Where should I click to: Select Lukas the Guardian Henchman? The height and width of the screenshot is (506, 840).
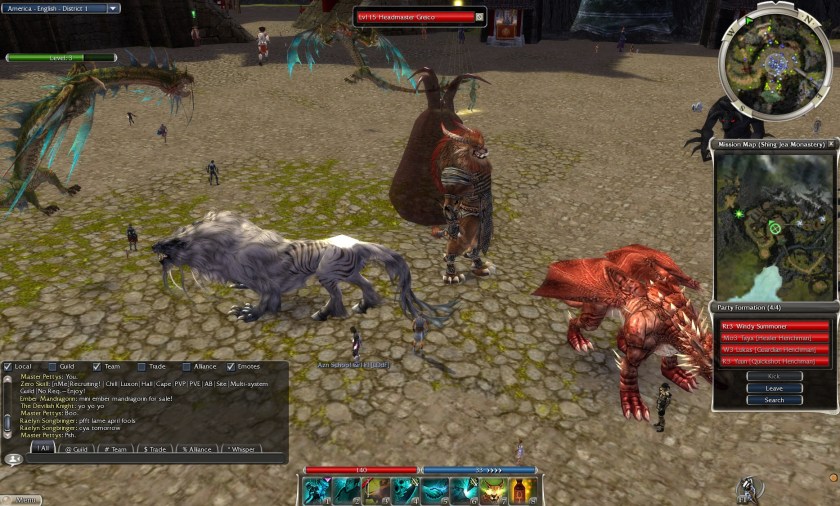[774, 350]
